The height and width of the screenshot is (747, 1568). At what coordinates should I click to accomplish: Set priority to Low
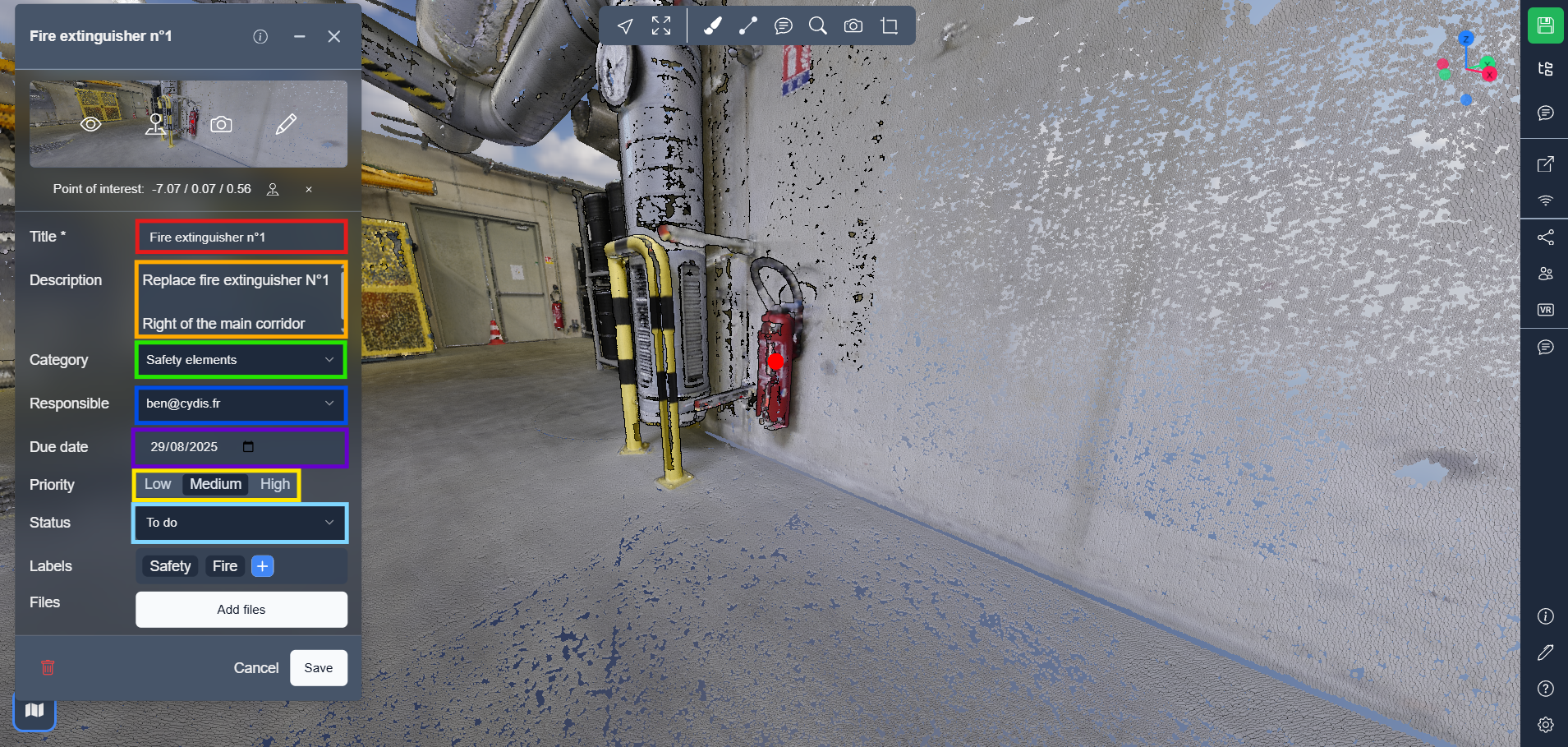(x=158, y=484)
